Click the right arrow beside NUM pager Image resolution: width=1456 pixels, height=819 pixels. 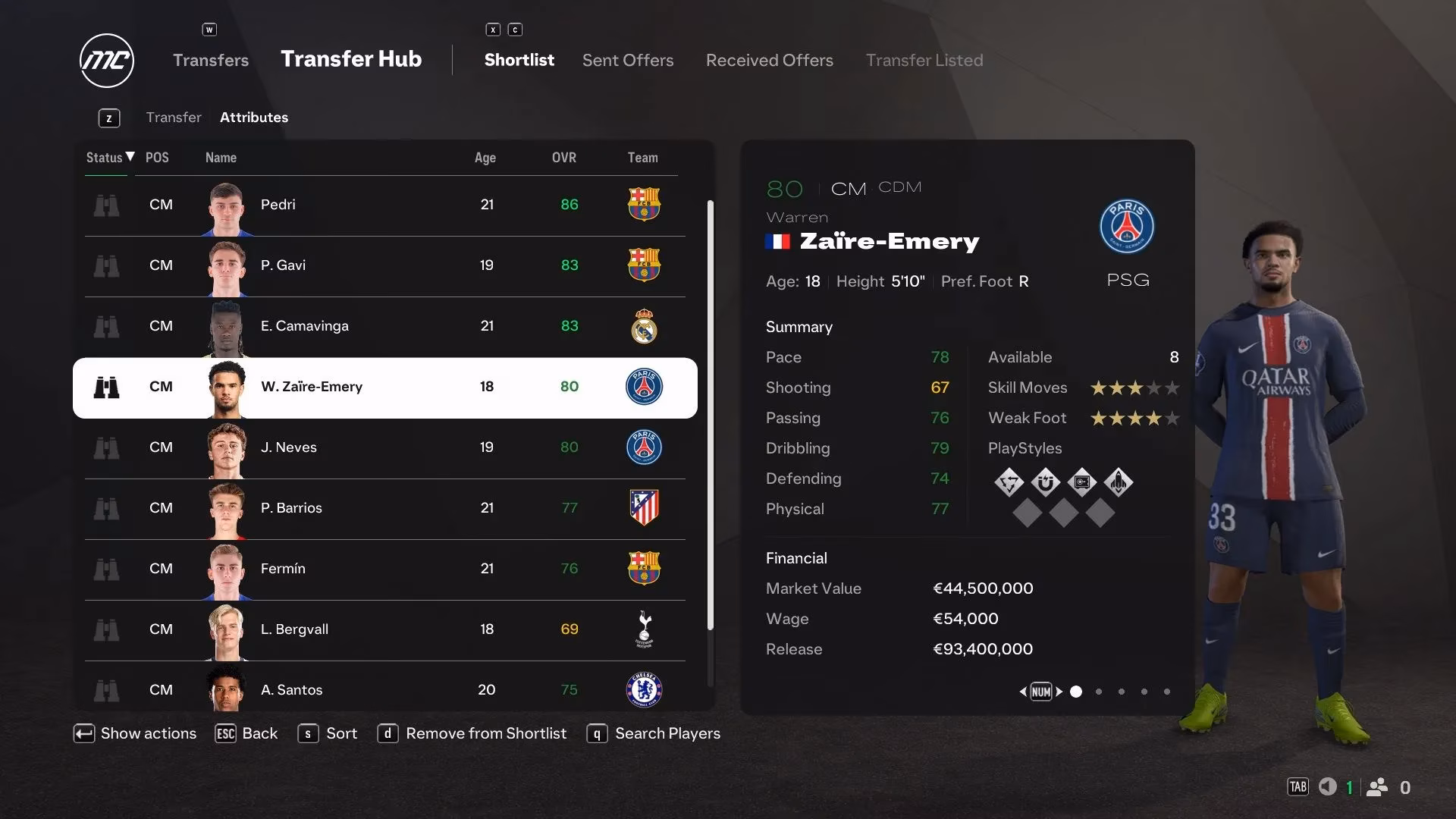pos(1060,692)
